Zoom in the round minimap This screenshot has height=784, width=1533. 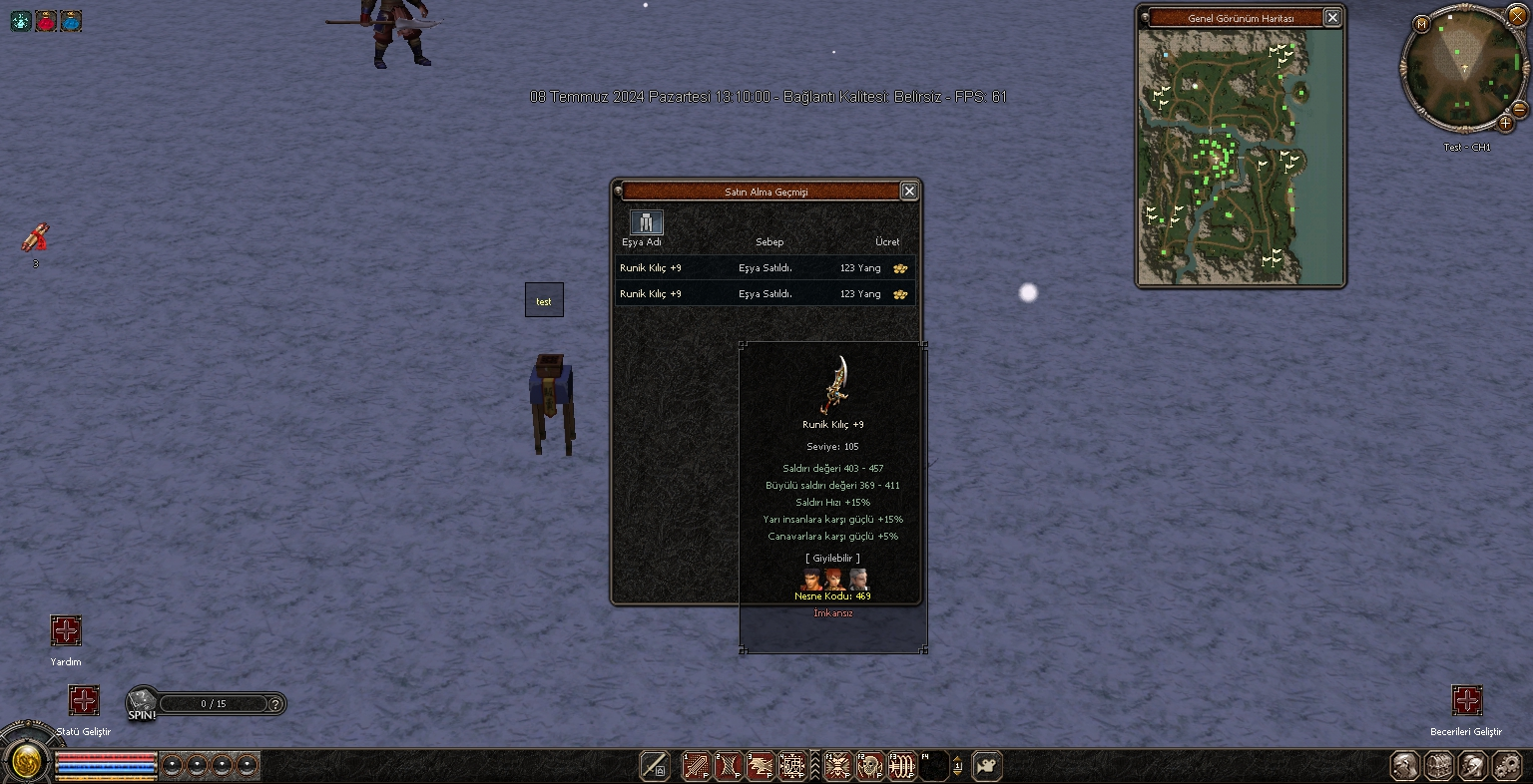(1505, 124)
